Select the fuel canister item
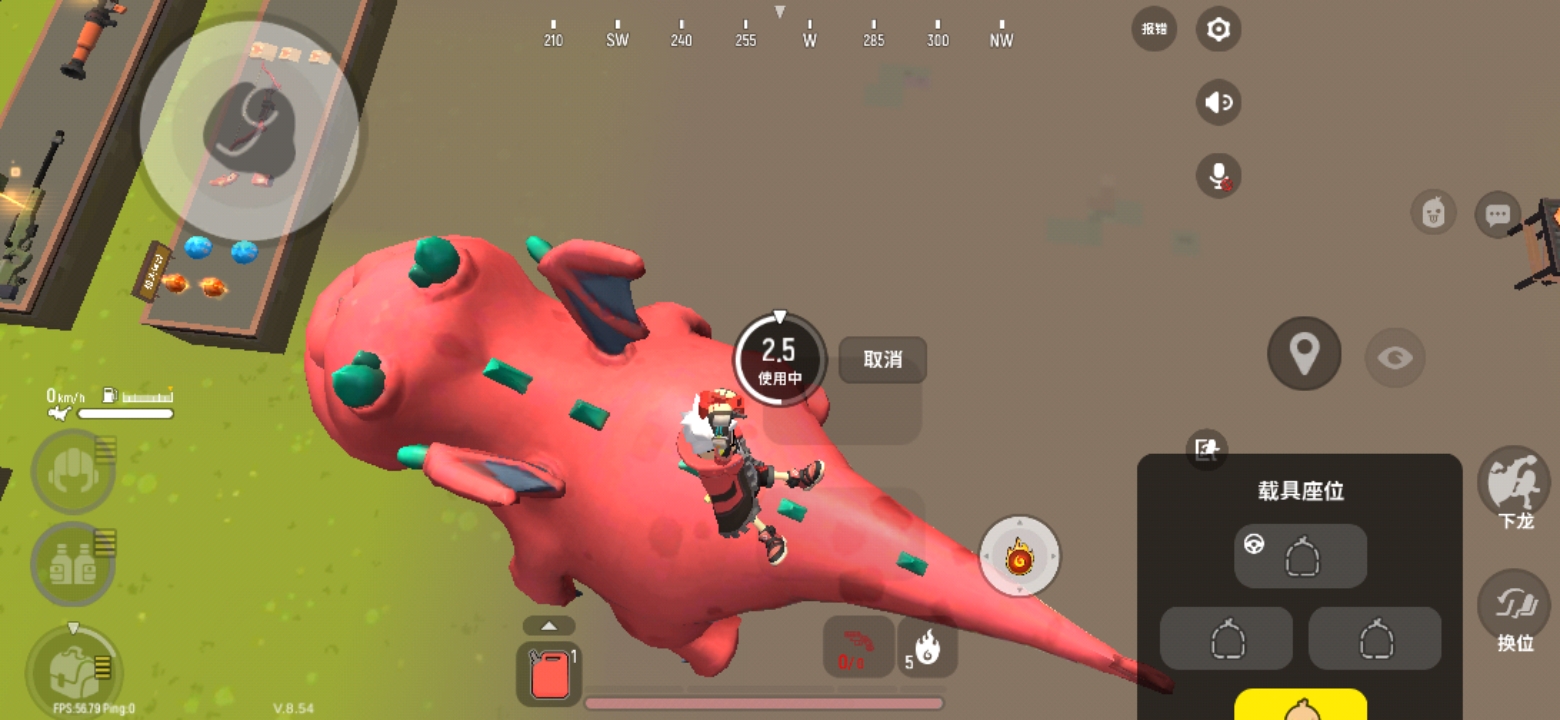Image resolution: width=1560 pixels, height=720 pixels. [548, 670]
